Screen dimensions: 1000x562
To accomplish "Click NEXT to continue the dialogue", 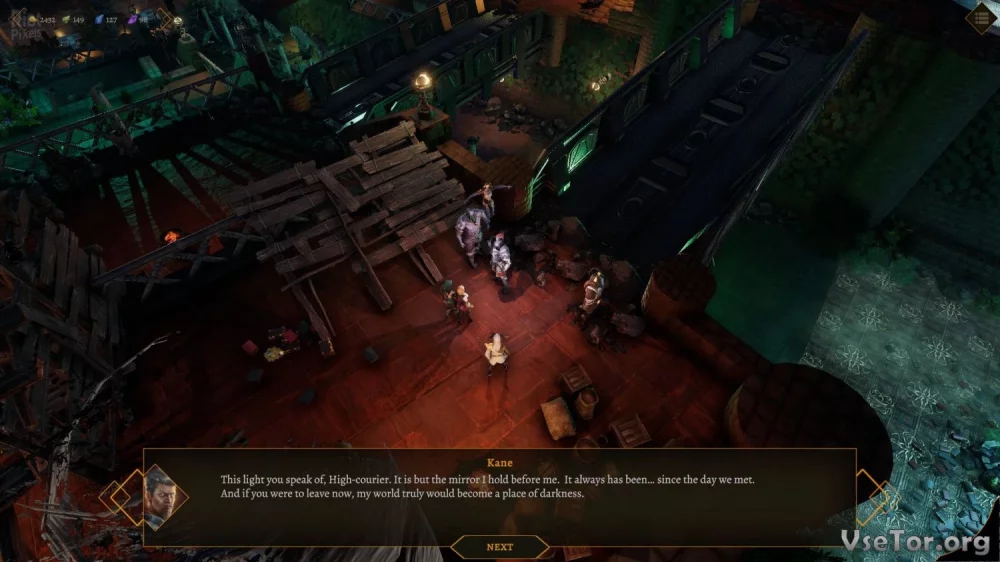I will (499, 547).
